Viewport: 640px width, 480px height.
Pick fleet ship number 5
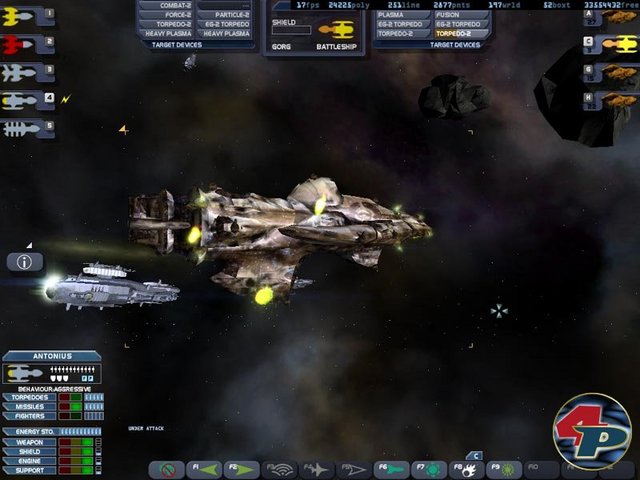tap(27, 128)
